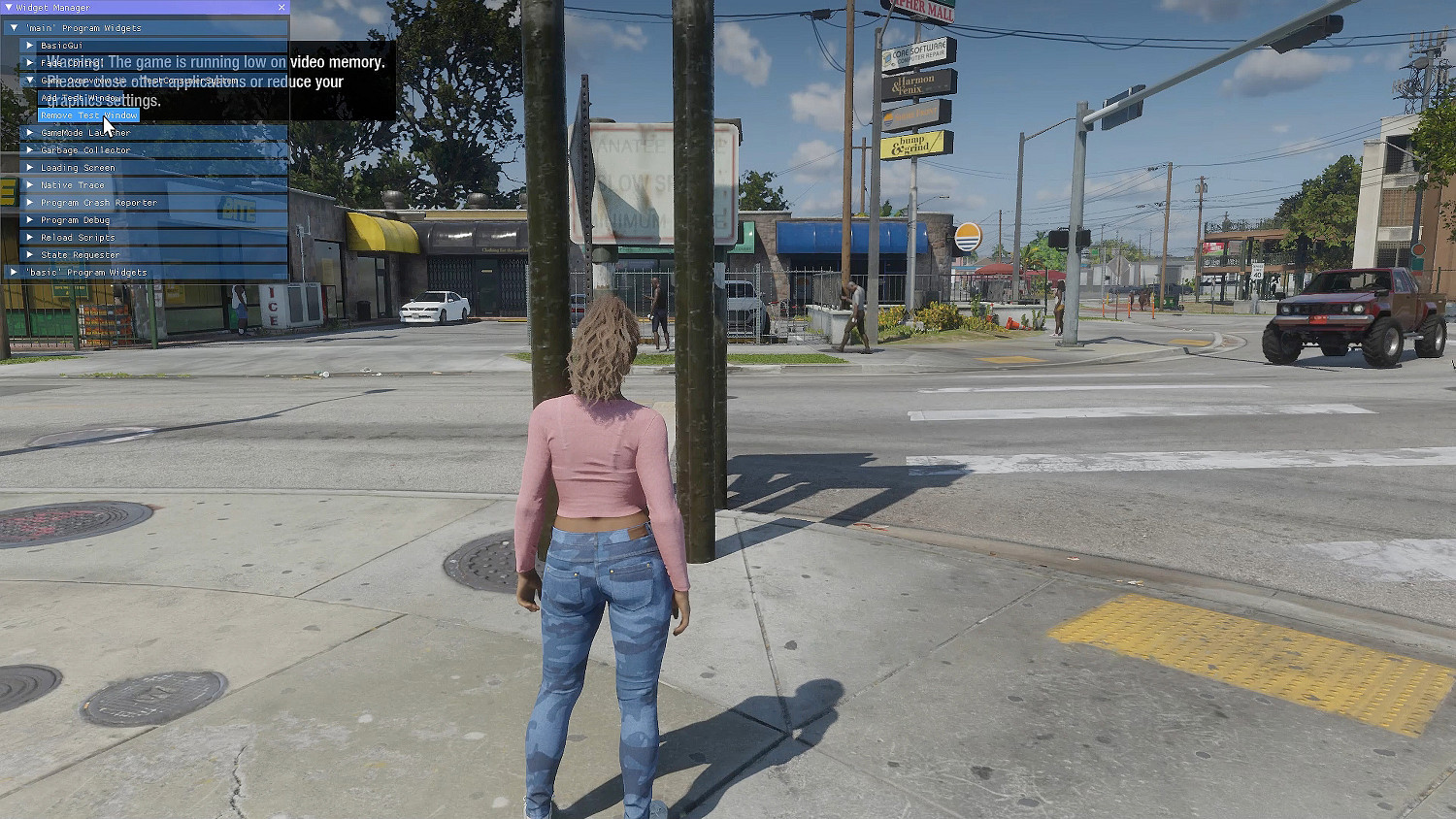Expand the Program Crash Reporter widget

click(x=29, y=202)
